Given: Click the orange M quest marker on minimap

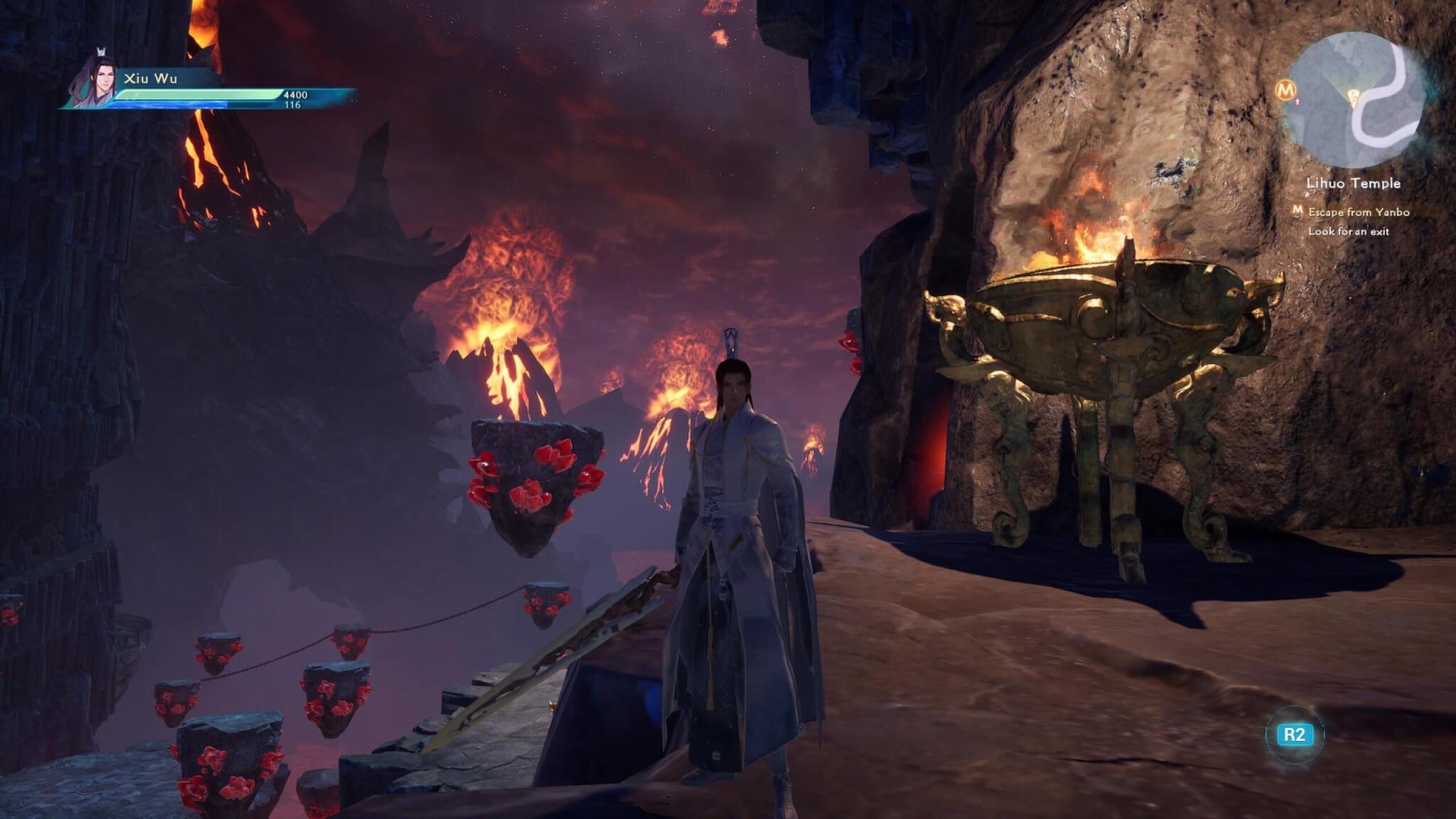Looking at the screenshot, I should (x=1285, y=90).
